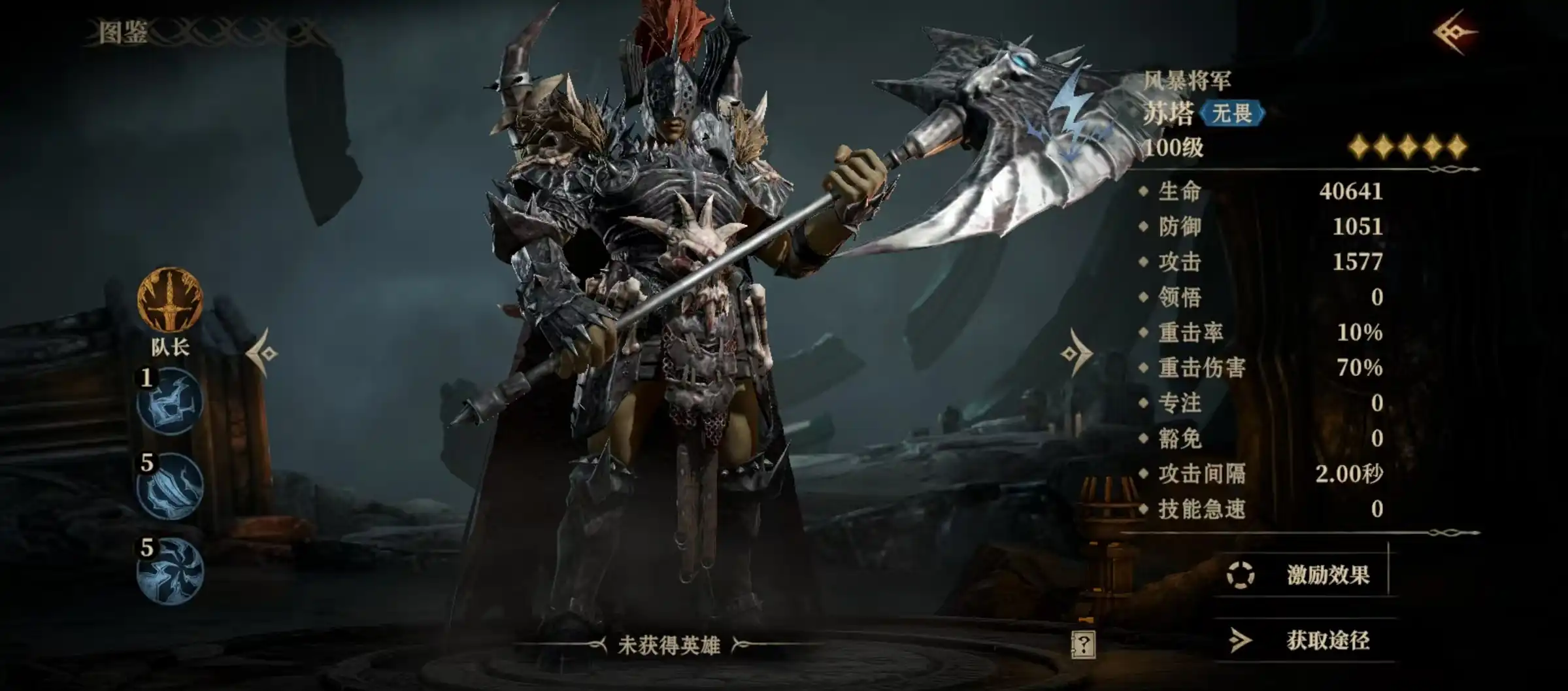
Task: View the level 1 lightning skill icon
Action: (170, 401)
